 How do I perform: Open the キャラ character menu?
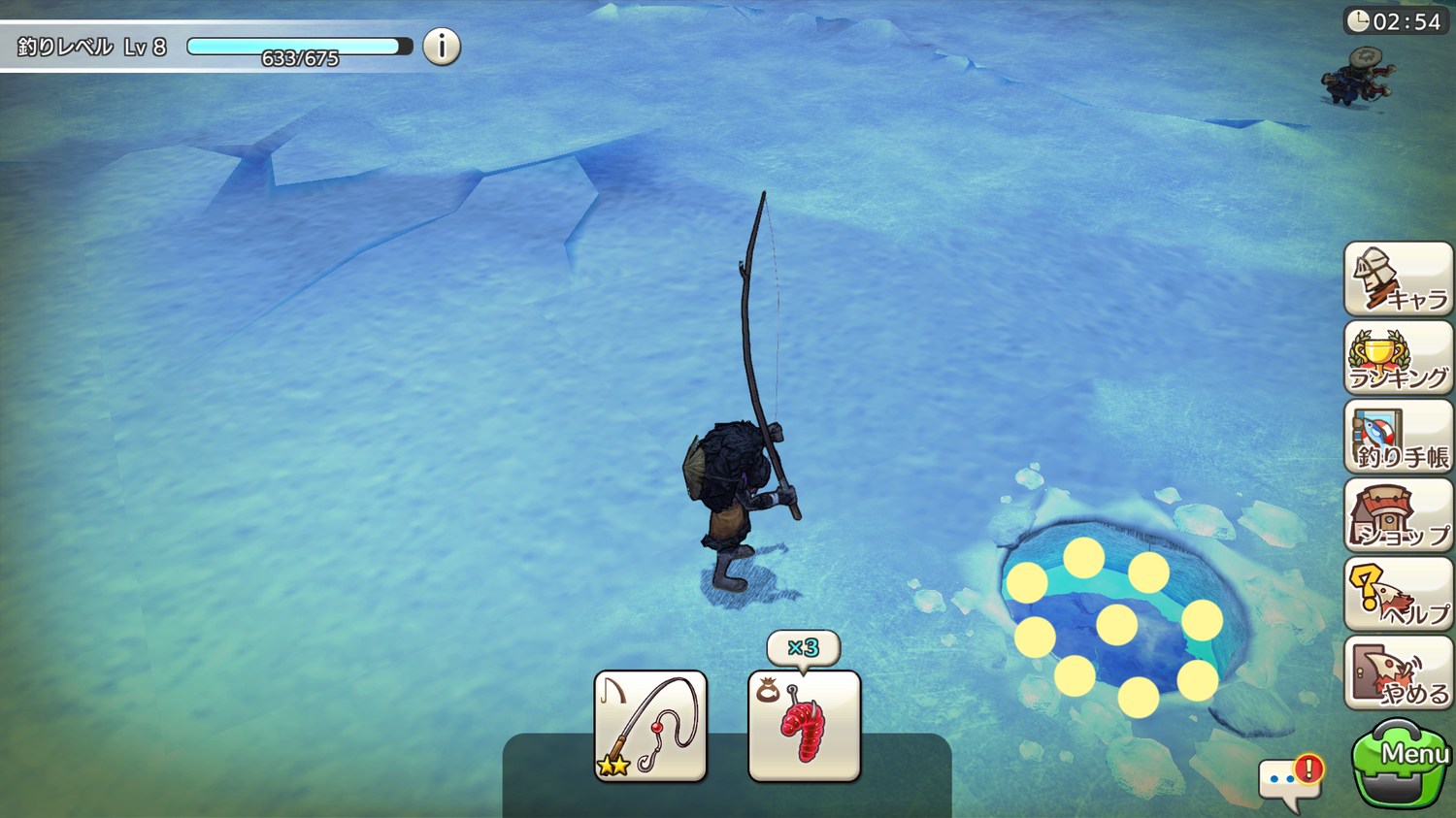[1398, 279]
